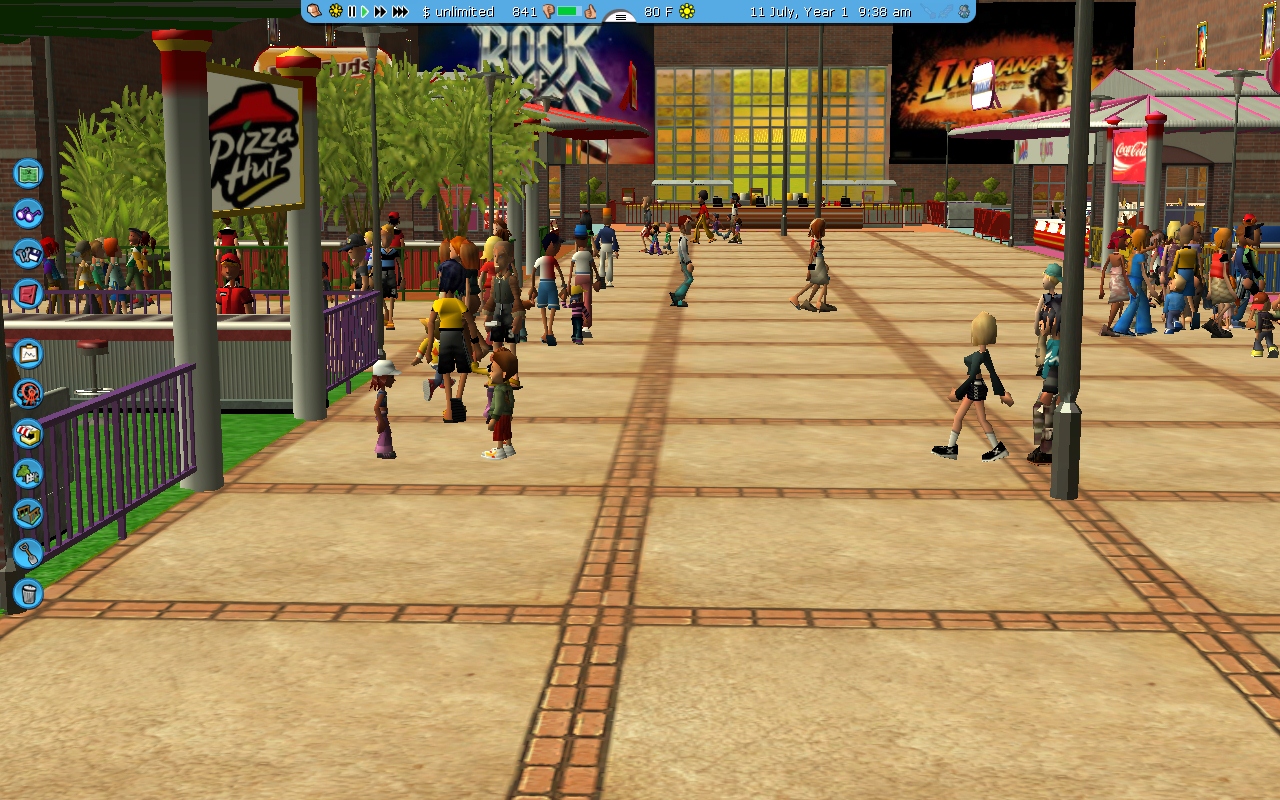Set game speed to normal play
1280x800 pixels.
click(x=365, y=12)
